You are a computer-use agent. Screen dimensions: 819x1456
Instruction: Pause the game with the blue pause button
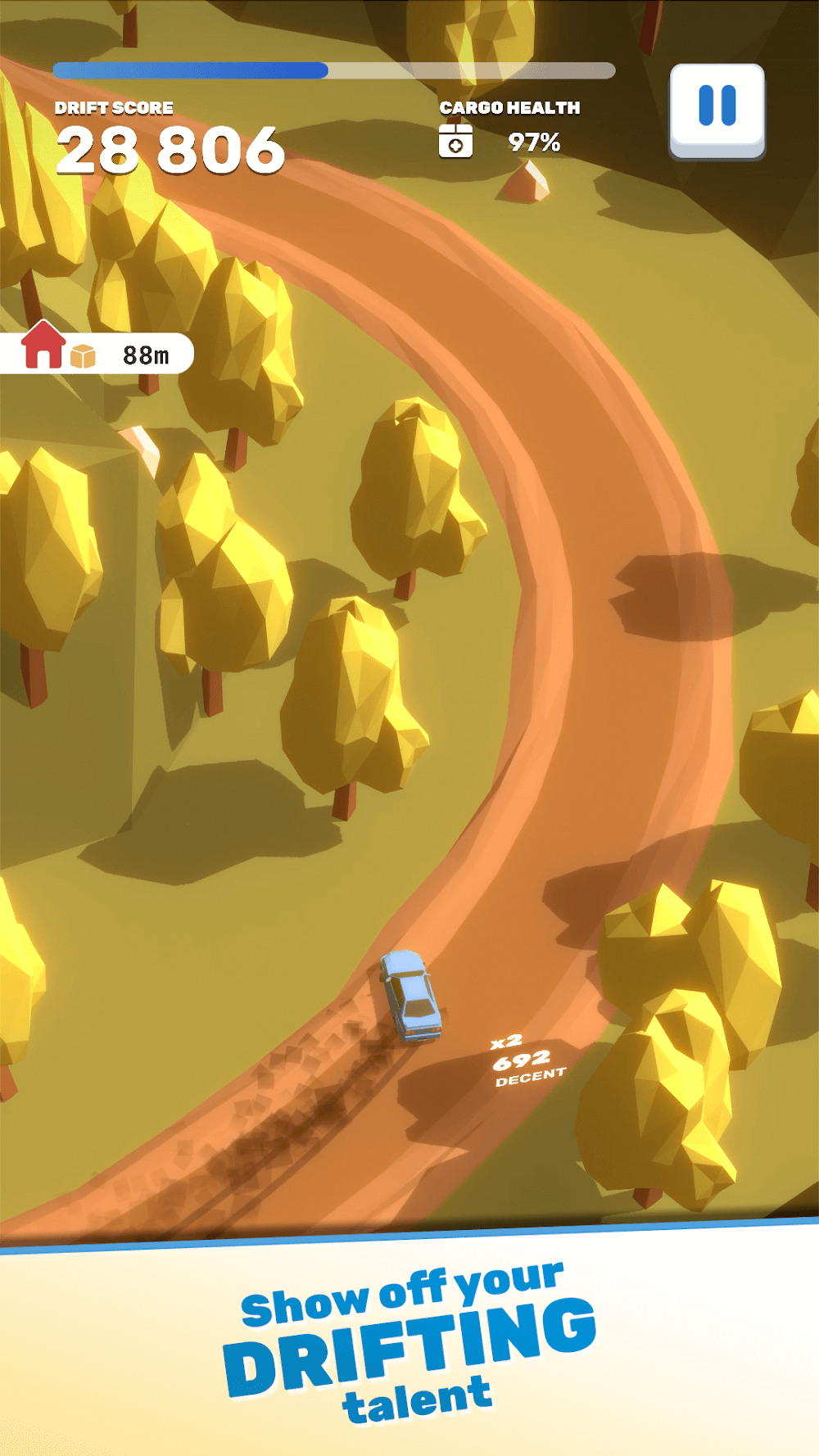(717, 109)
